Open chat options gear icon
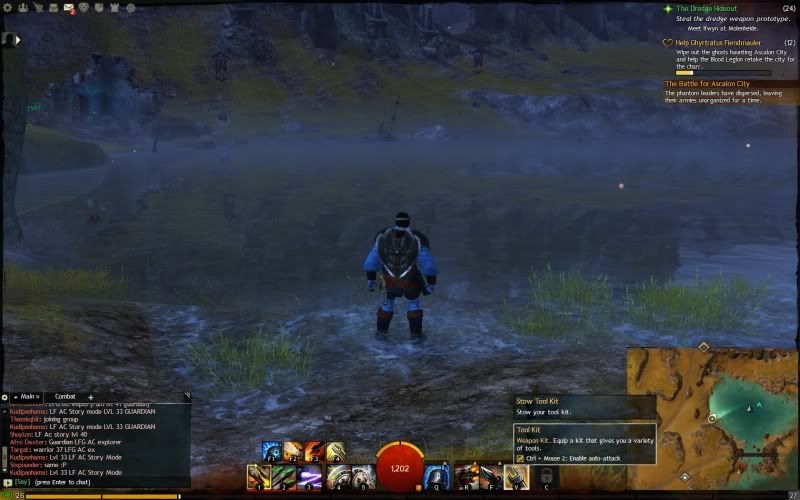The height and width of the screenshot is (500, 800). pyautogui.click(x=4, y=397)
